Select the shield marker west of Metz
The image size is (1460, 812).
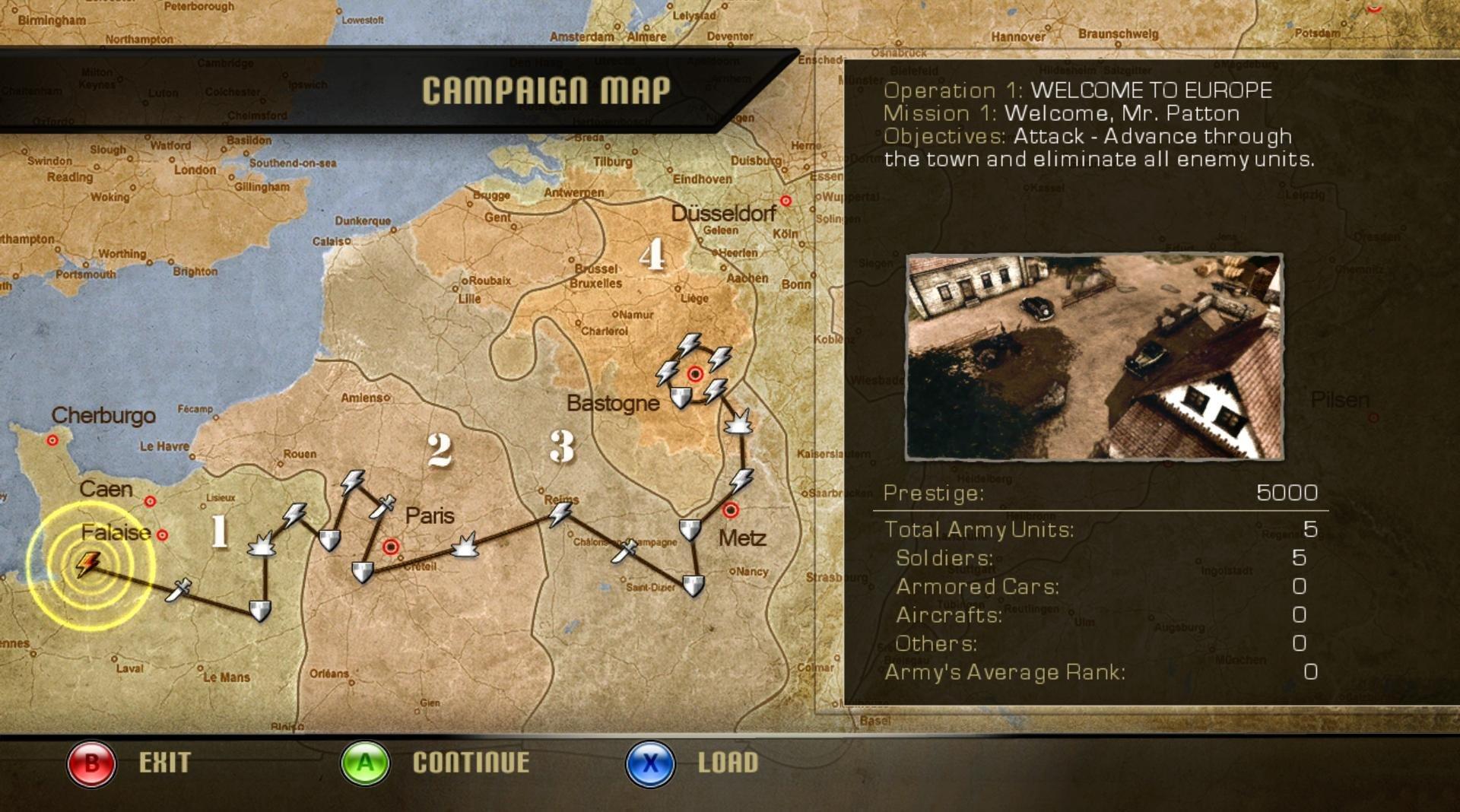click(x=689, y=528)
